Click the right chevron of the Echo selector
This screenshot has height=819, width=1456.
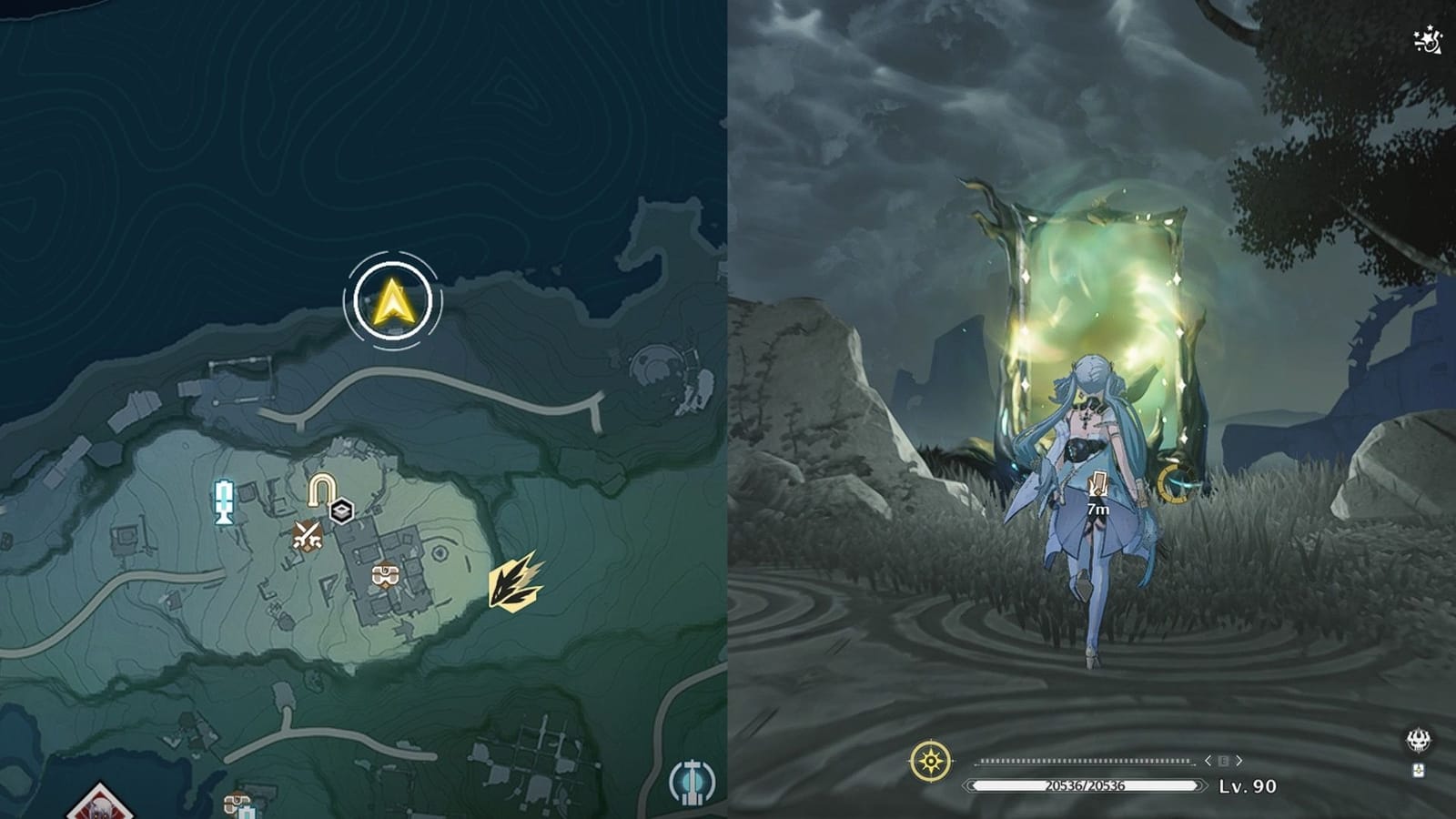(1239, 761)
